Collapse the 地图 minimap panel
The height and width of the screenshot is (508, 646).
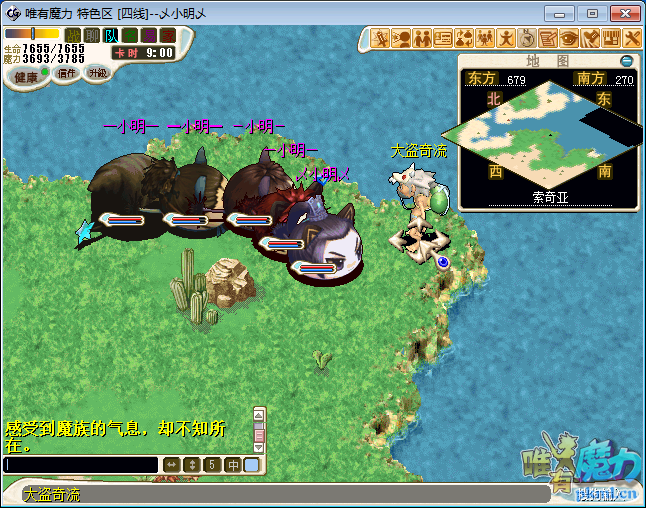[x=626, y=61]
